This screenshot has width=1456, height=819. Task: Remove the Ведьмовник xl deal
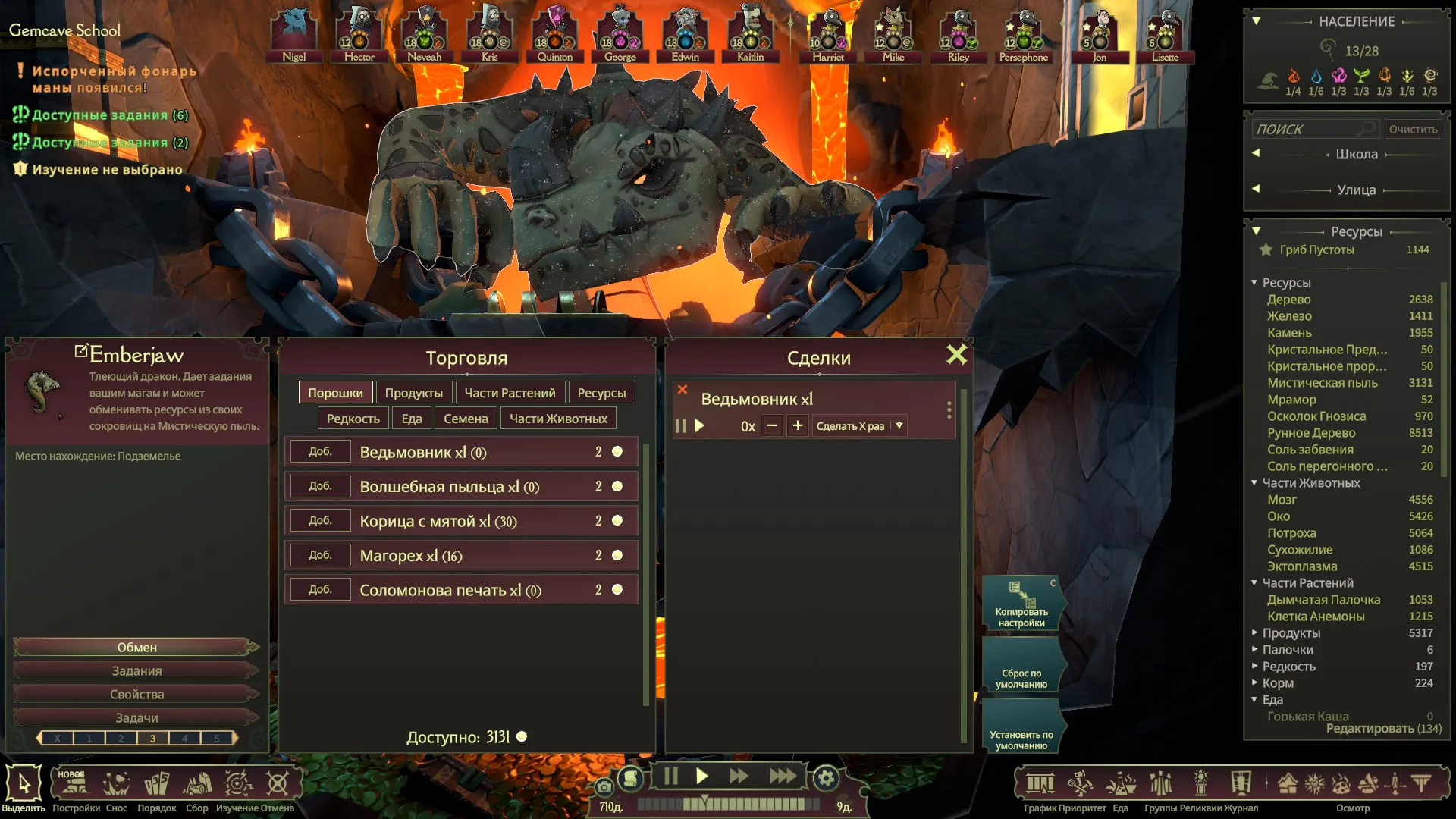click(682, 390)
